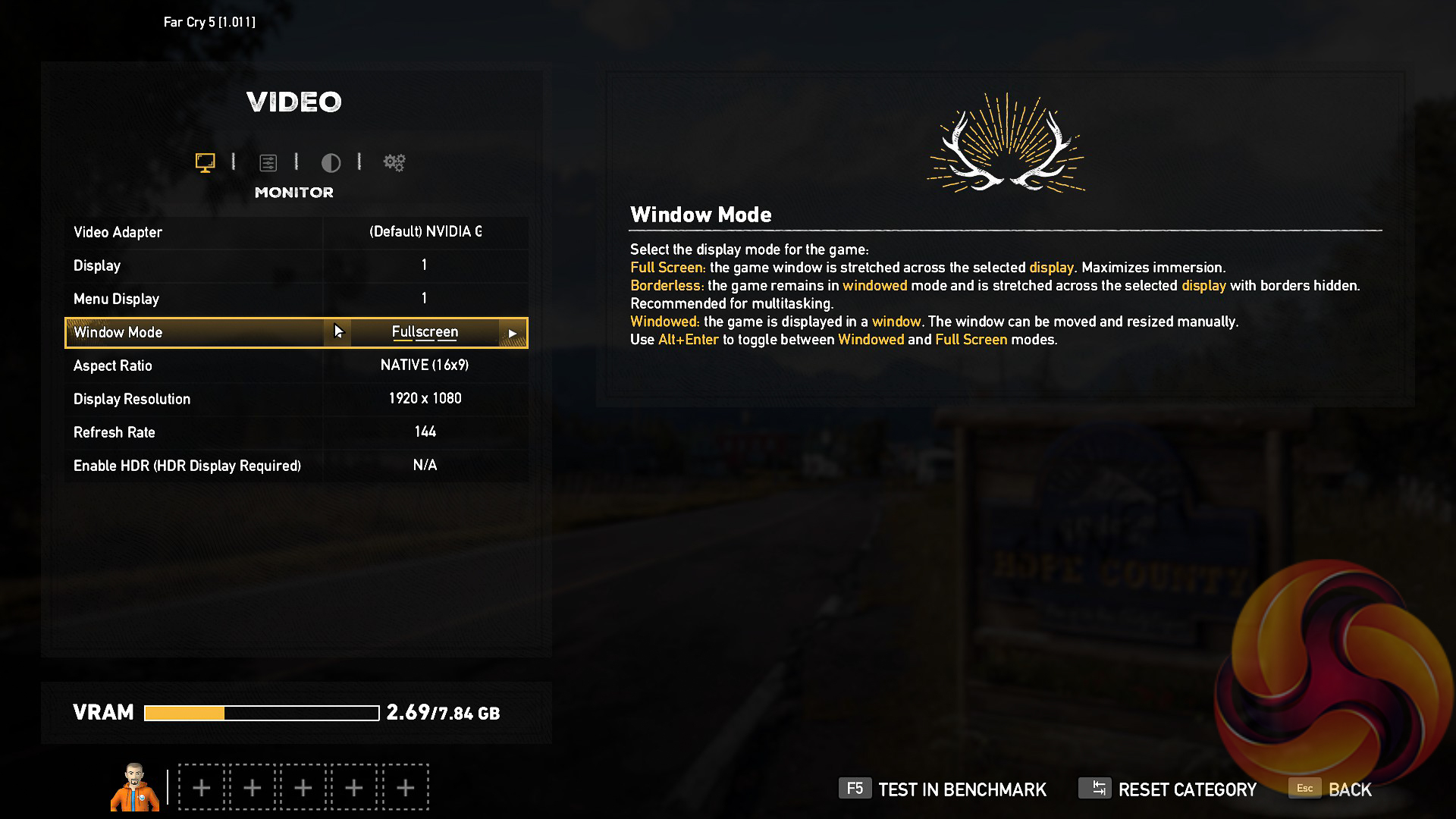Run Test in Benchmark
Image resolution: width=1456 pixels, height=819 pixels.
coord(943,789)
